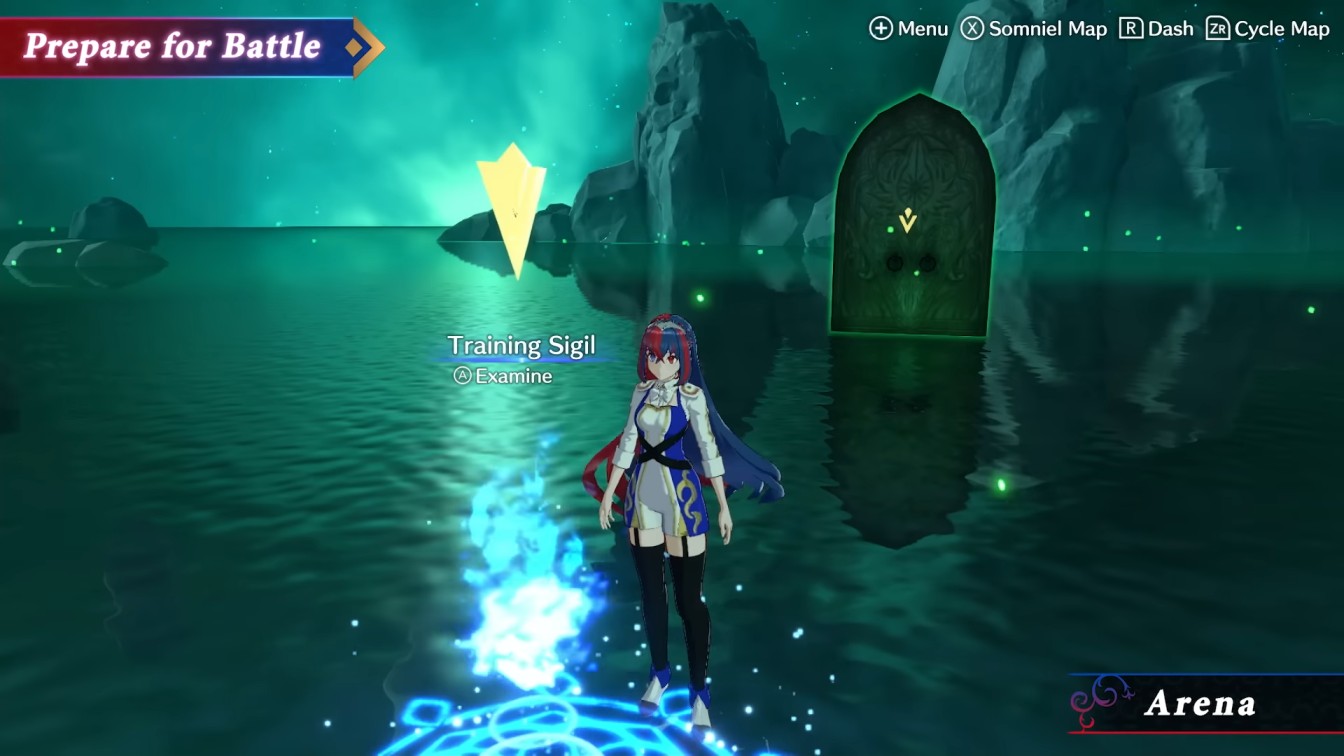This screenshot has height=756, width=1344.
Task: Activate the blue flame marker
Action: [520, 580]
